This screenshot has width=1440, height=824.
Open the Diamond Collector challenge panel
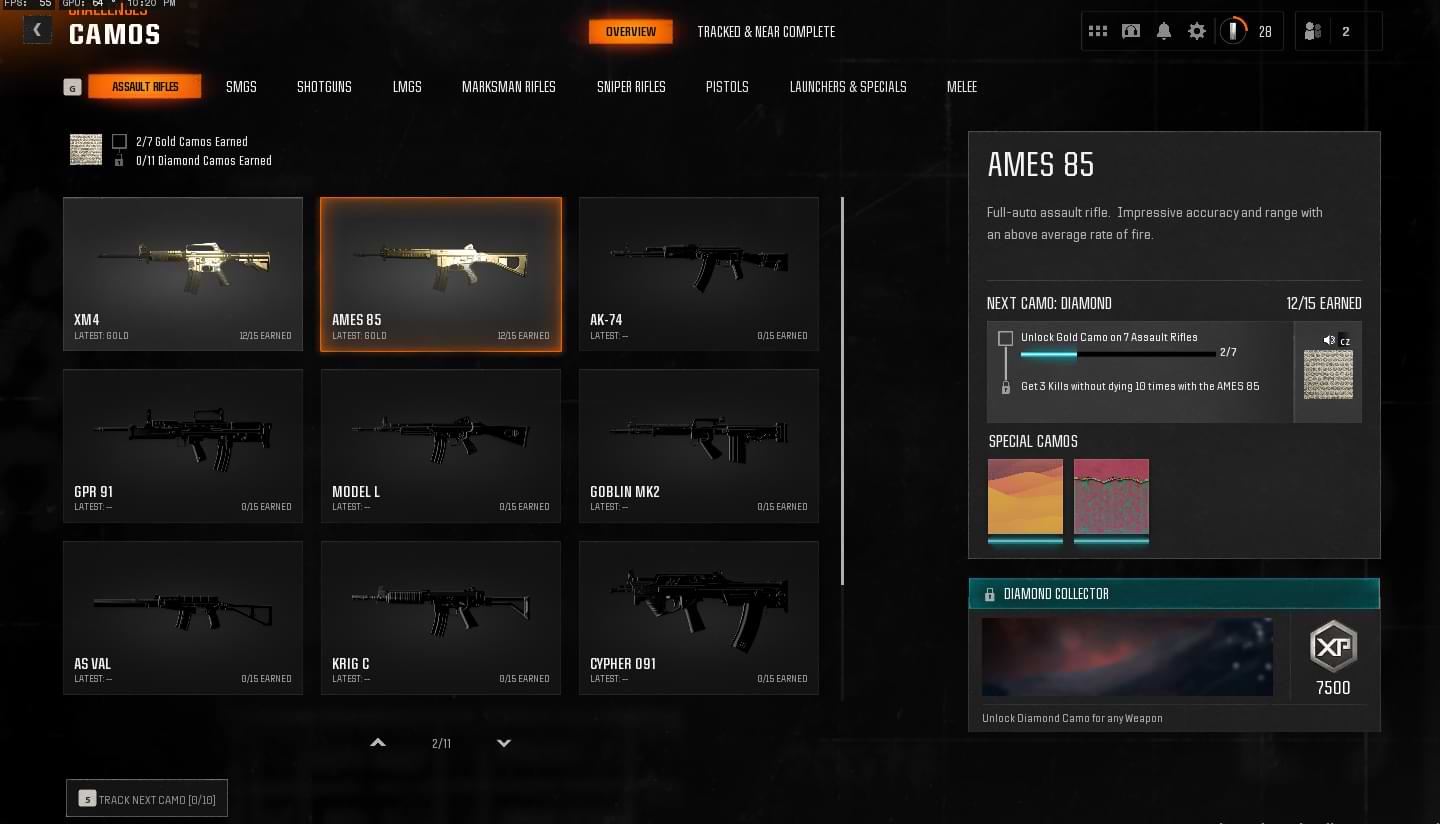point(1174,594)
